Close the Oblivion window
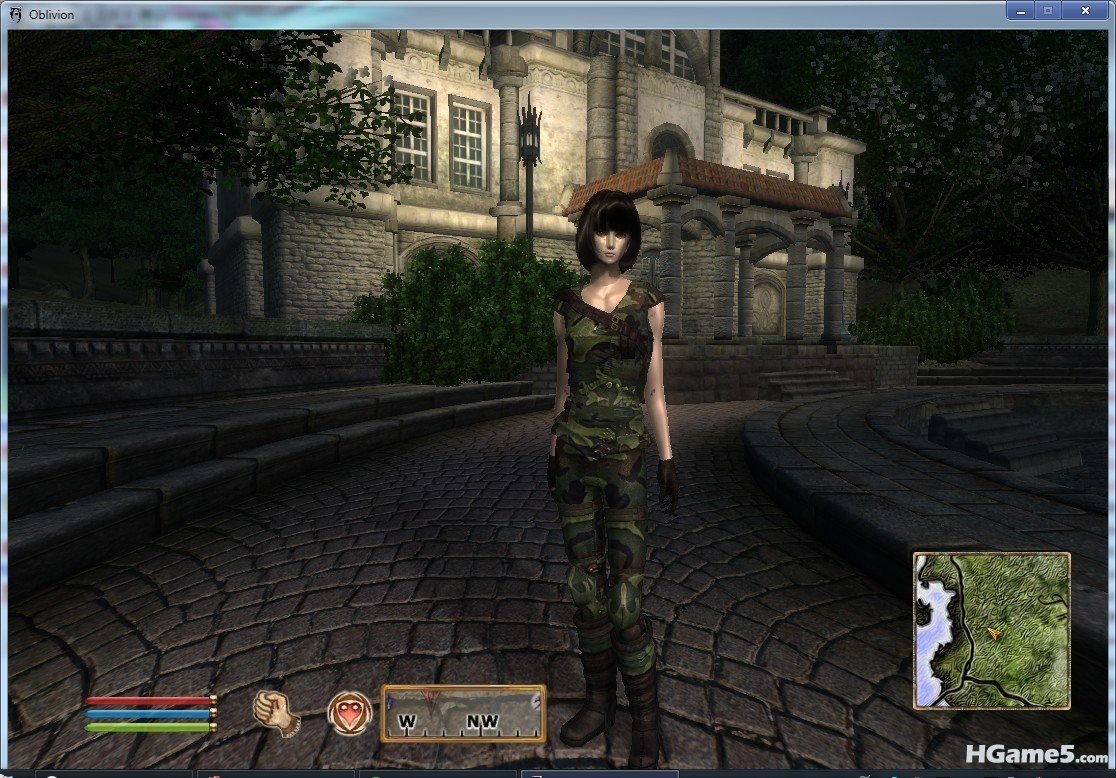Screen dimensions: 1116x778 tap(1085, 10)
